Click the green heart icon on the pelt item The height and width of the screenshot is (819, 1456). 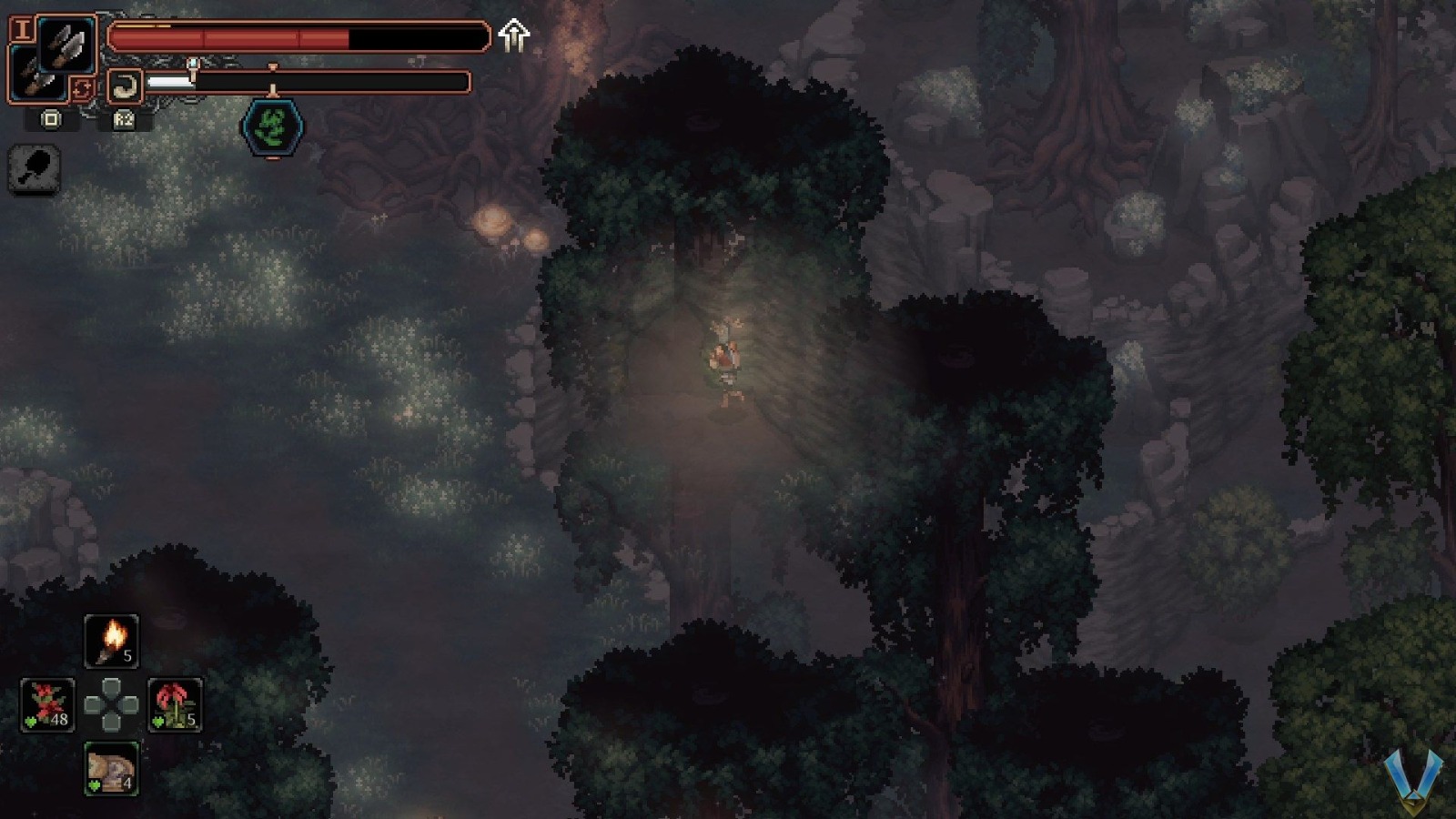(93, 784)
